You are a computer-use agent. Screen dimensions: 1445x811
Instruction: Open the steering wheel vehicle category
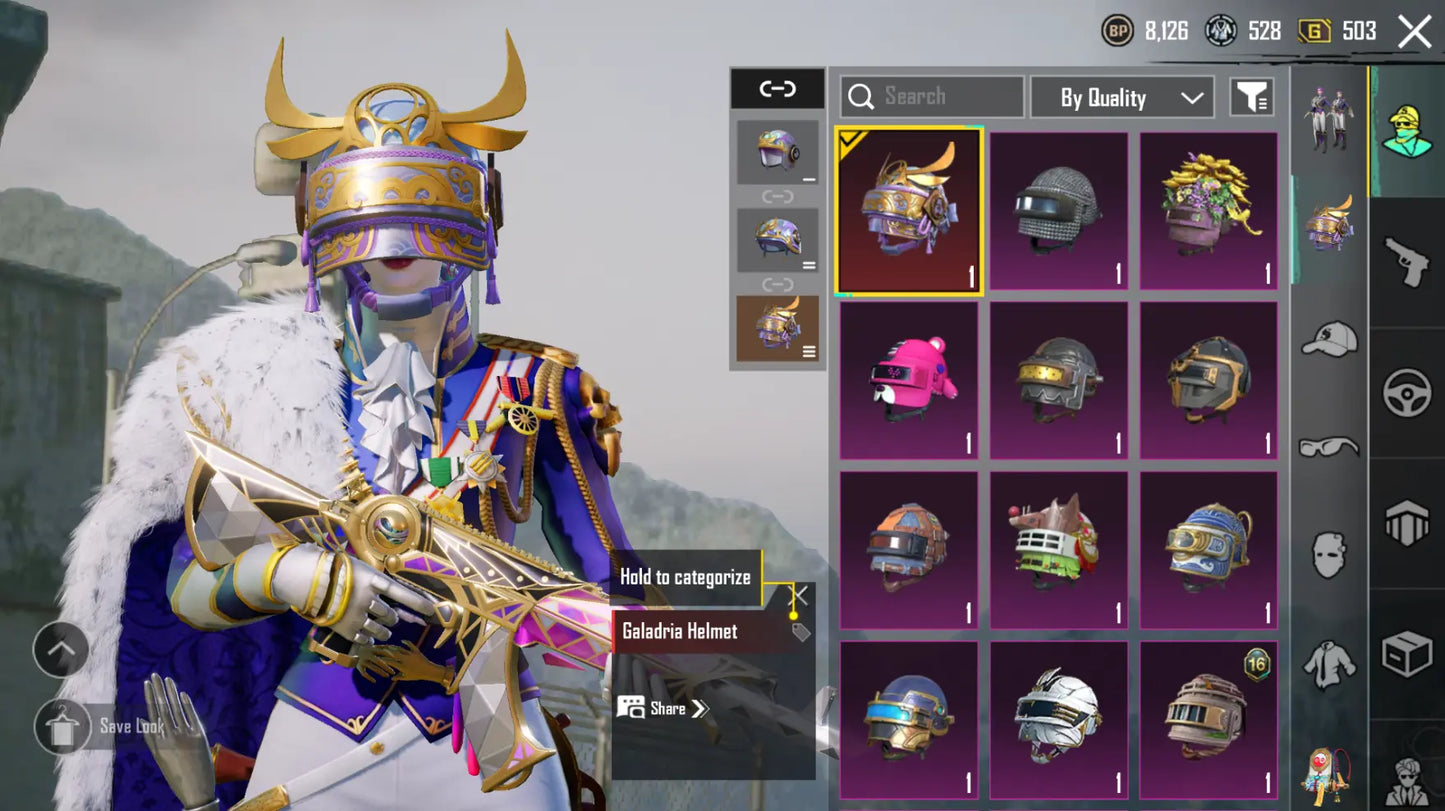1407,393
